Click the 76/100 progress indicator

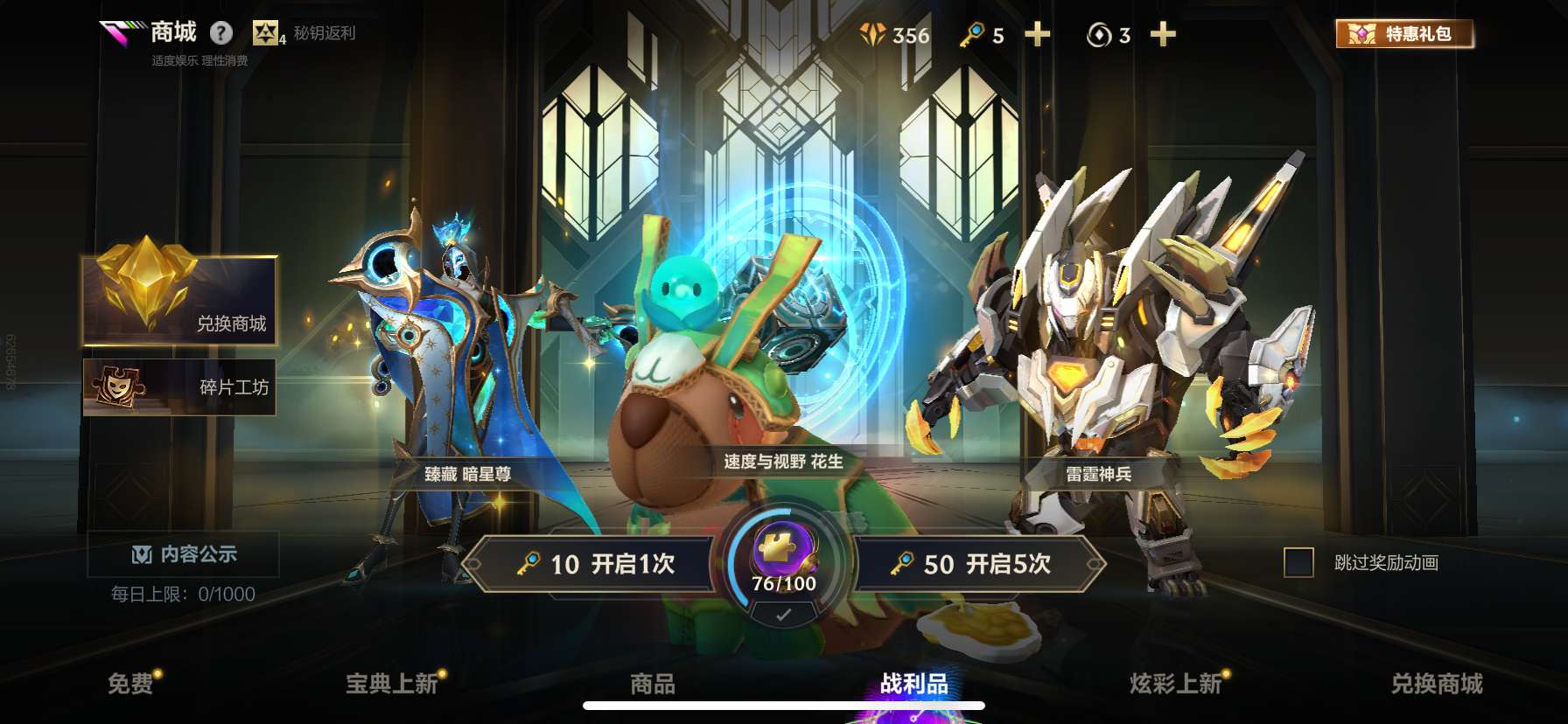pyautogui.click(x=782, y=582)
